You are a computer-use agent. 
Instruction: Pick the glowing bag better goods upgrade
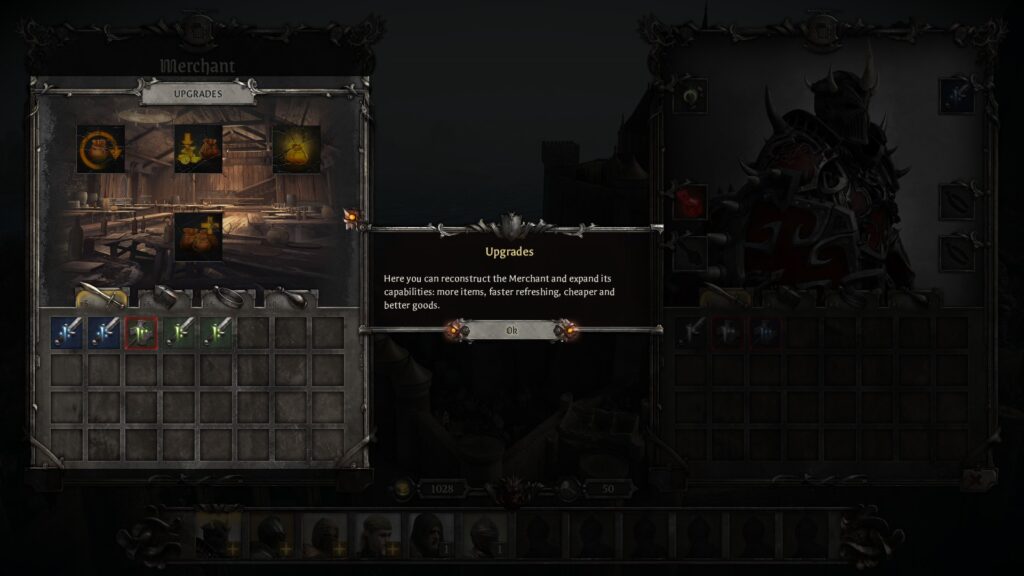[x=296, y=149]
